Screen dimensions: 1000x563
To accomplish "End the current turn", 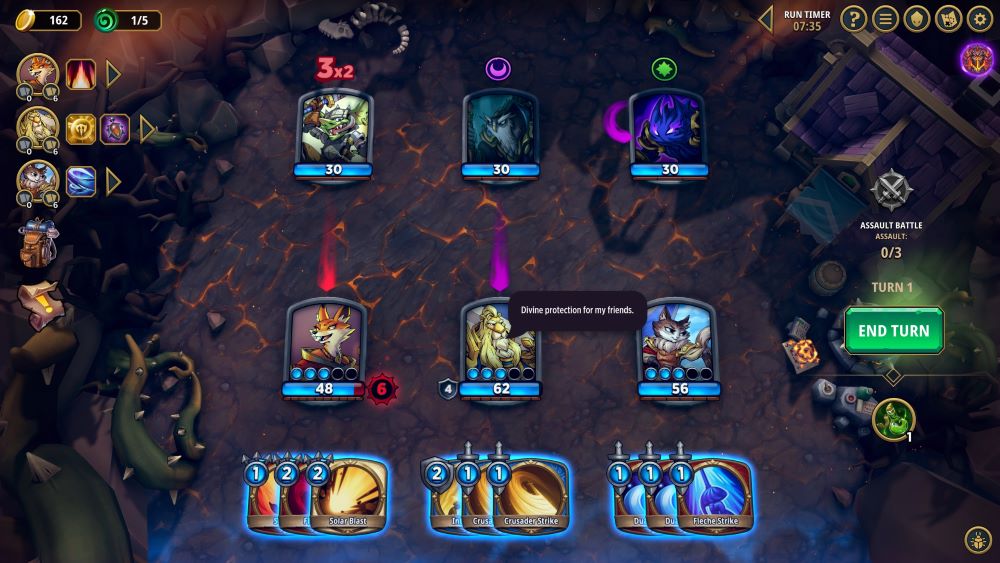I will 893,331.
